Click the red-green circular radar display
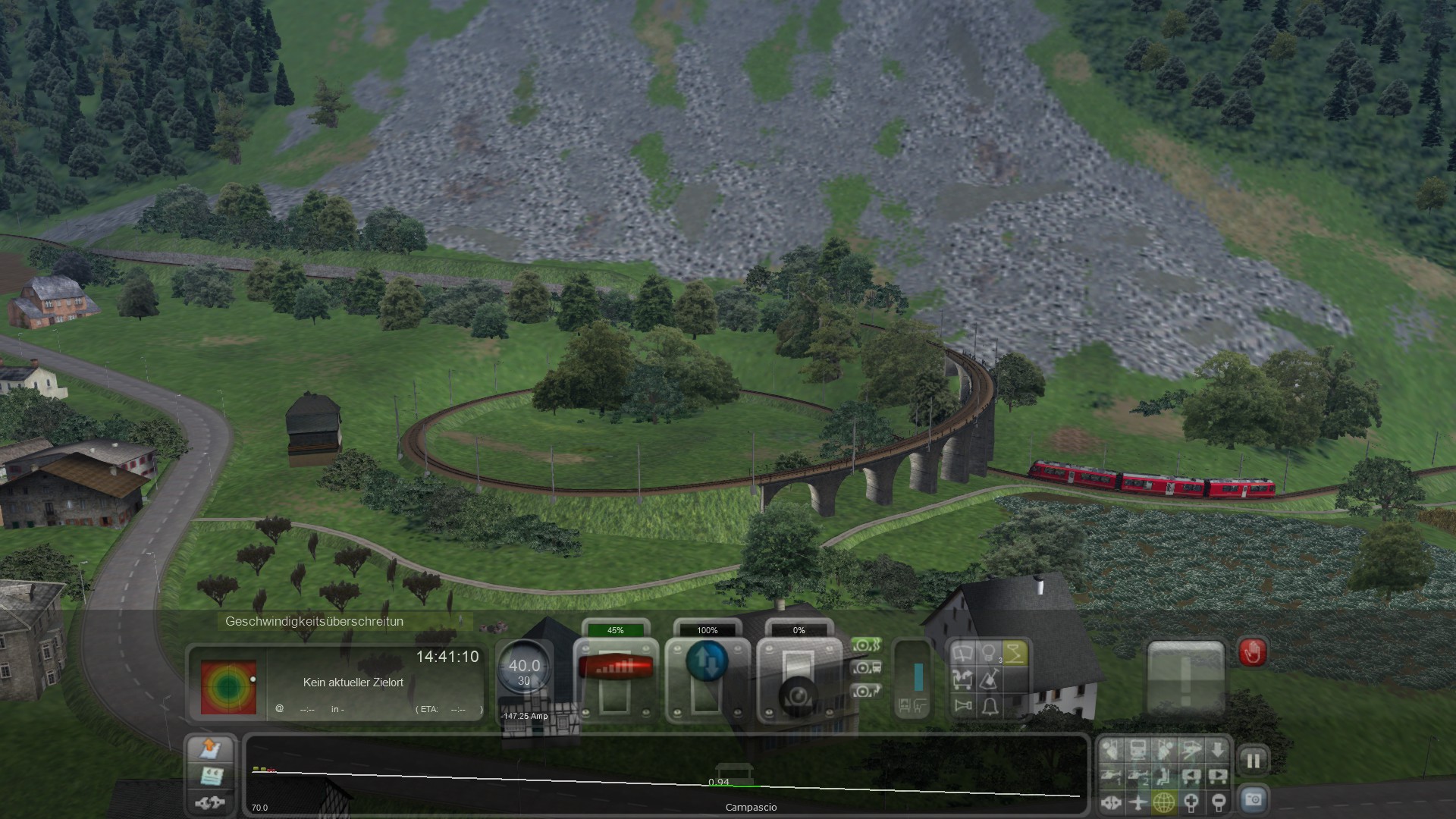Screen dimensions: 1456x819 pos(228,687)
